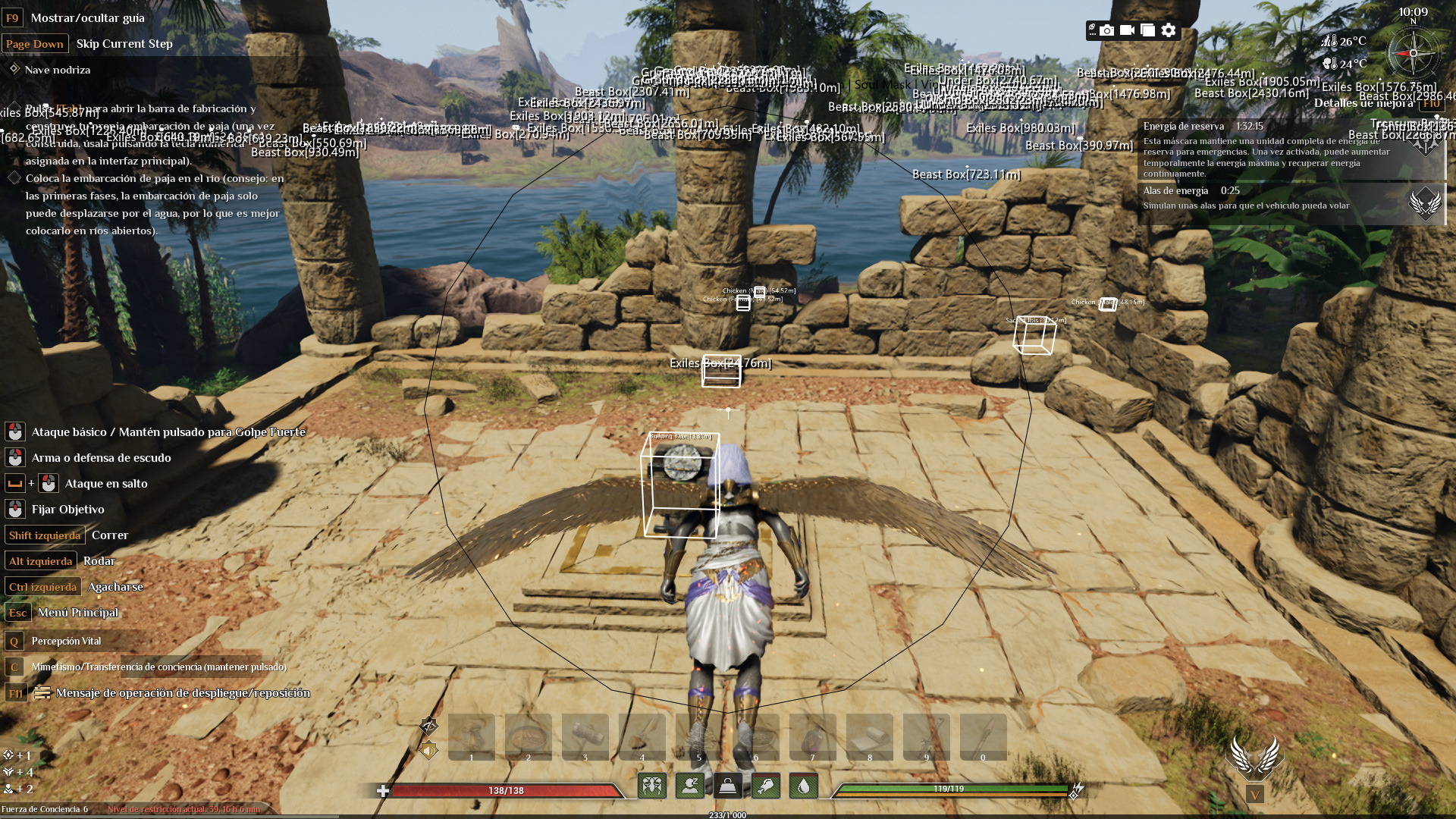This screenshot has width=1456, height=819.
Task: Open the V key panel at bottom right
Action: (1255, 794)
